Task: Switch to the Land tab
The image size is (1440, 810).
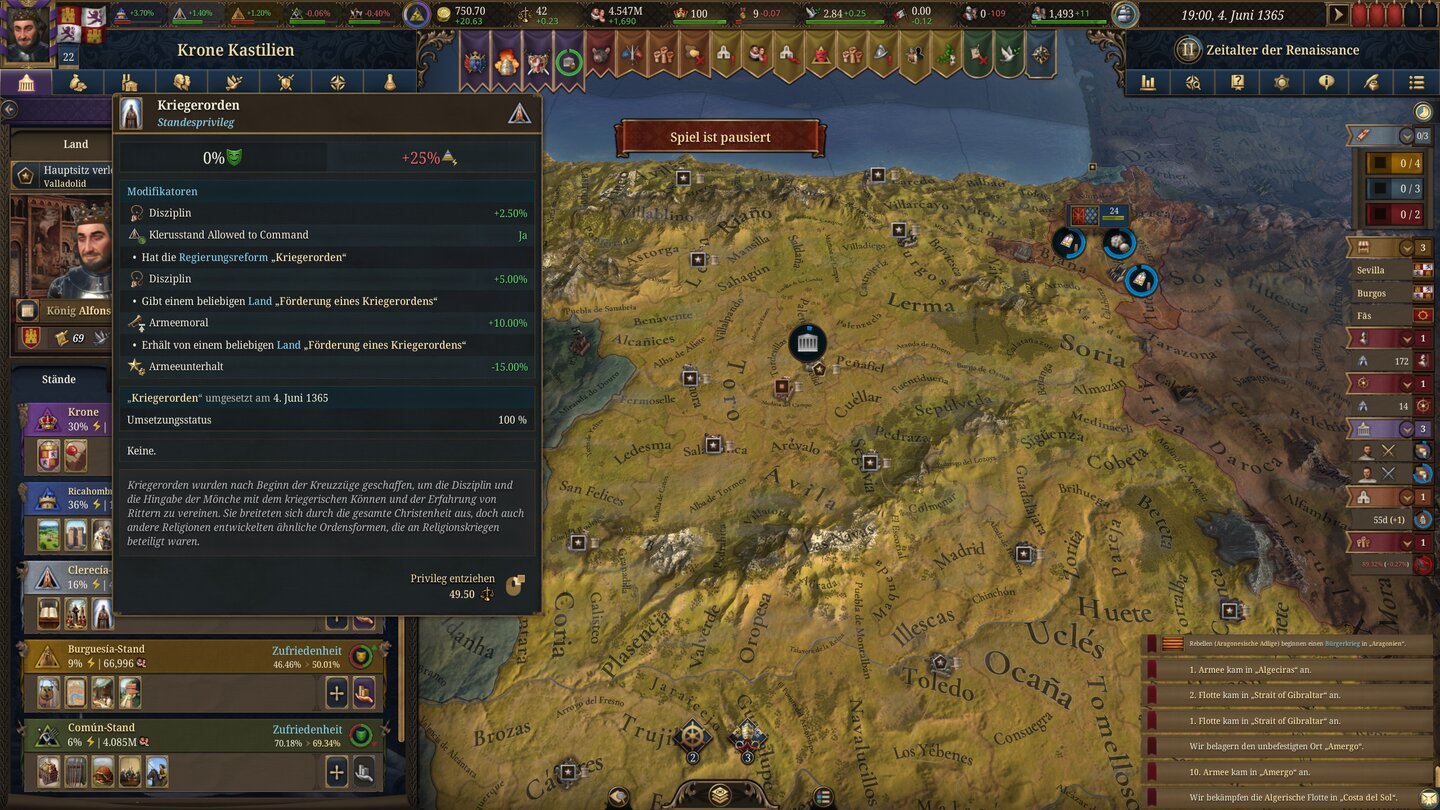Action: point(75,144)
